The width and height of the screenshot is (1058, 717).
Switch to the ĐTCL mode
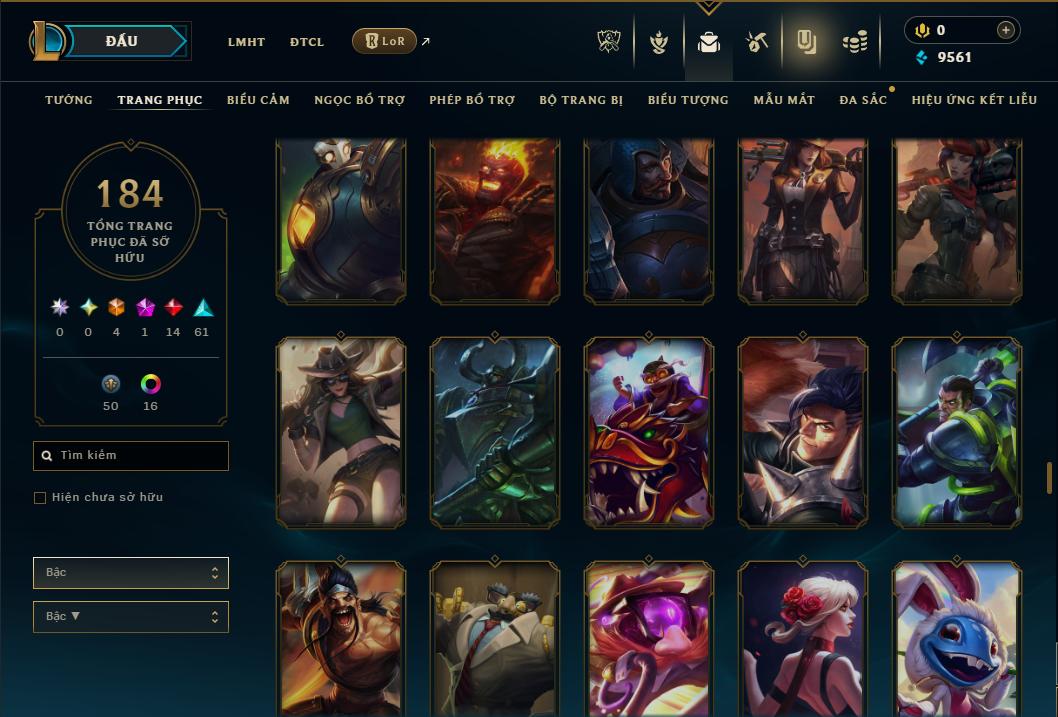coord(307,42)
